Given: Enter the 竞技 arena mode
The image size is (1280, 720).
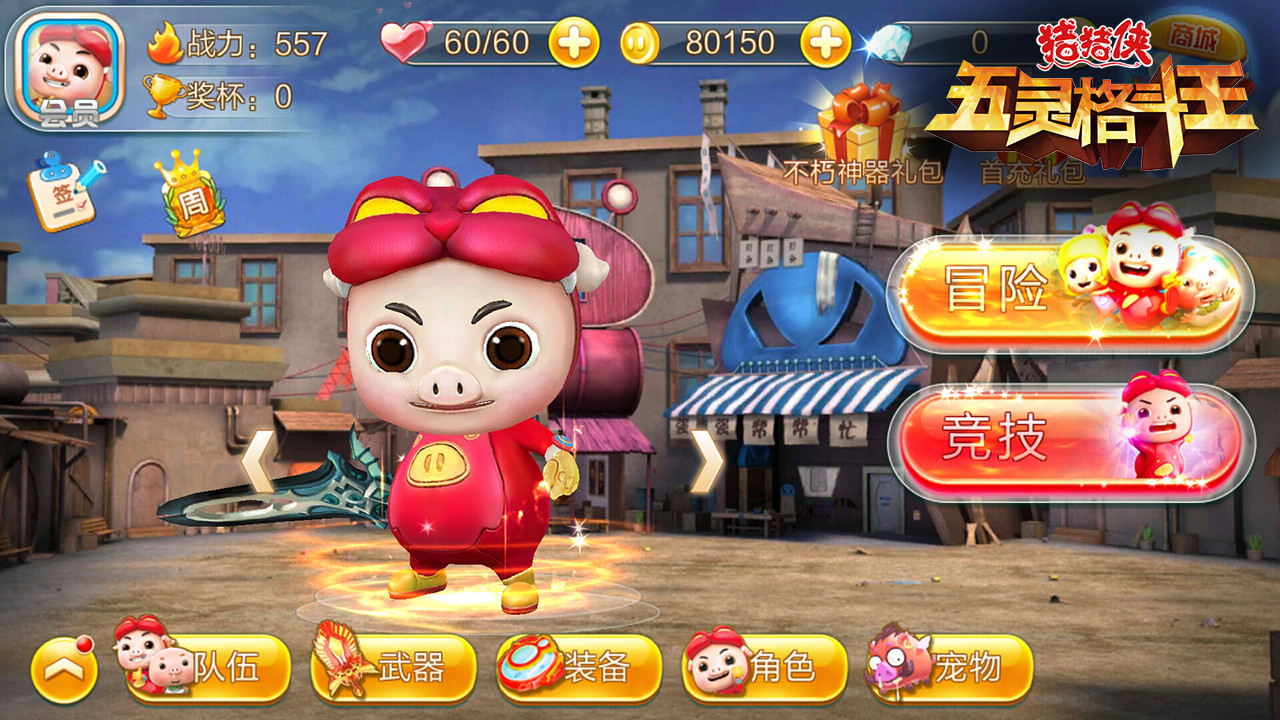Looking at the screenshot, I should [x=1070, y=440].
